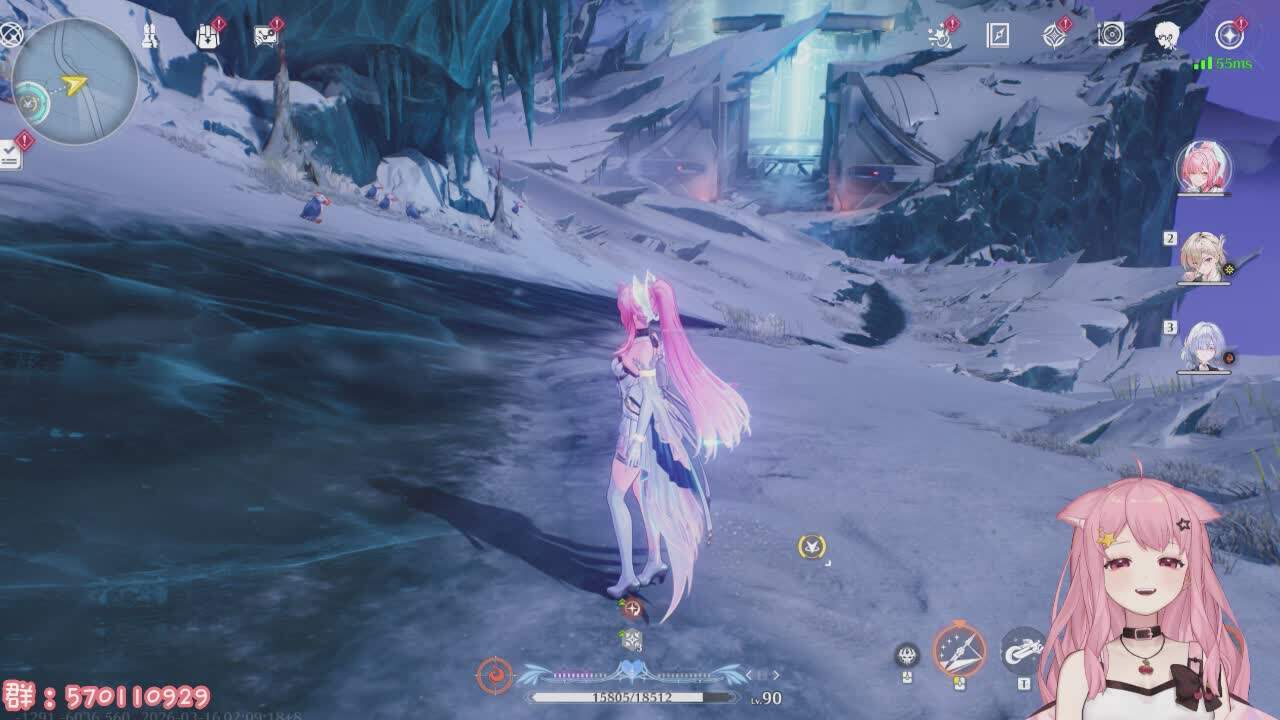This screenshot has width=1280, height=720.
Task: Open the backpack inventory icon
Action: (207, 37)
